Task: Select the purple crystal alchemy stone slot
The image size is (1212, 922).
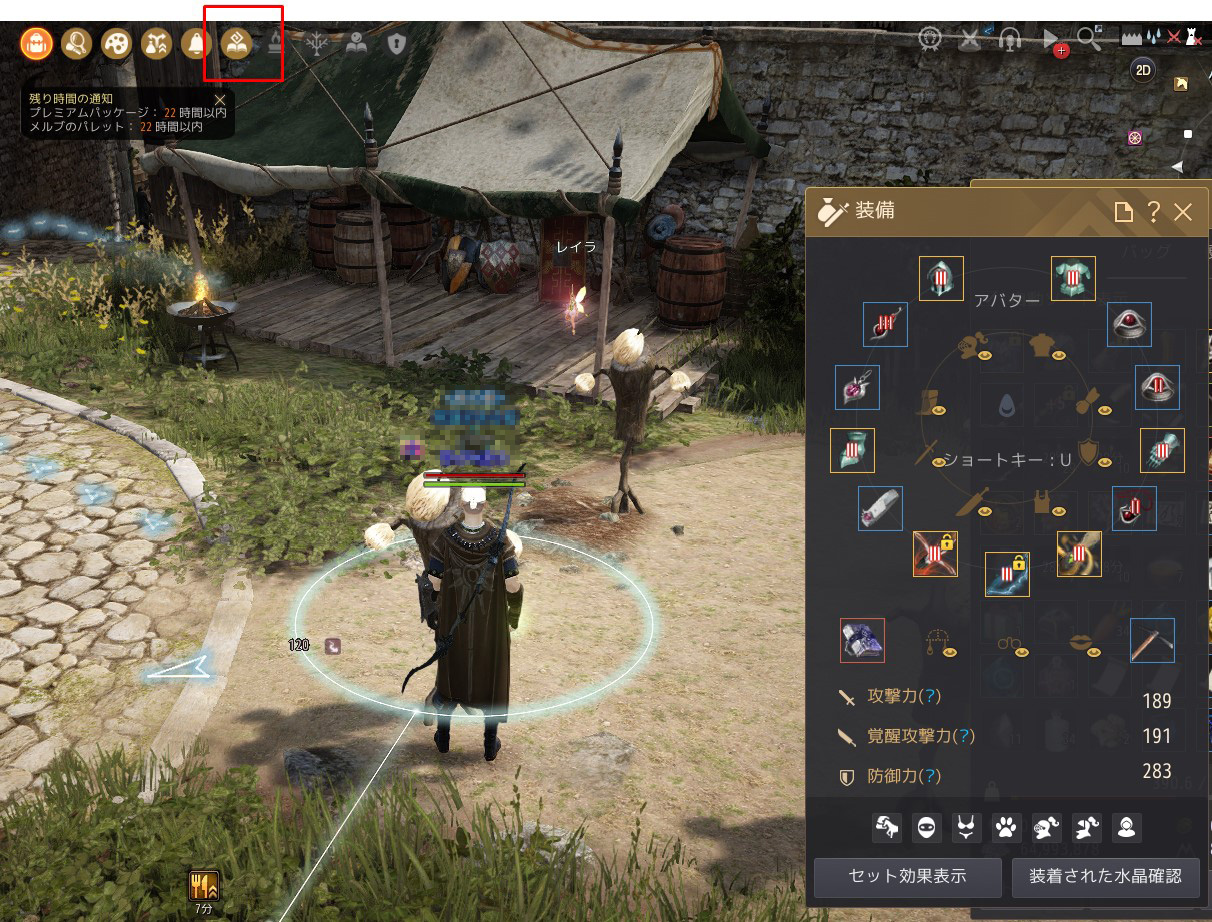Action: pyautogui.click(x=862, y=640)
